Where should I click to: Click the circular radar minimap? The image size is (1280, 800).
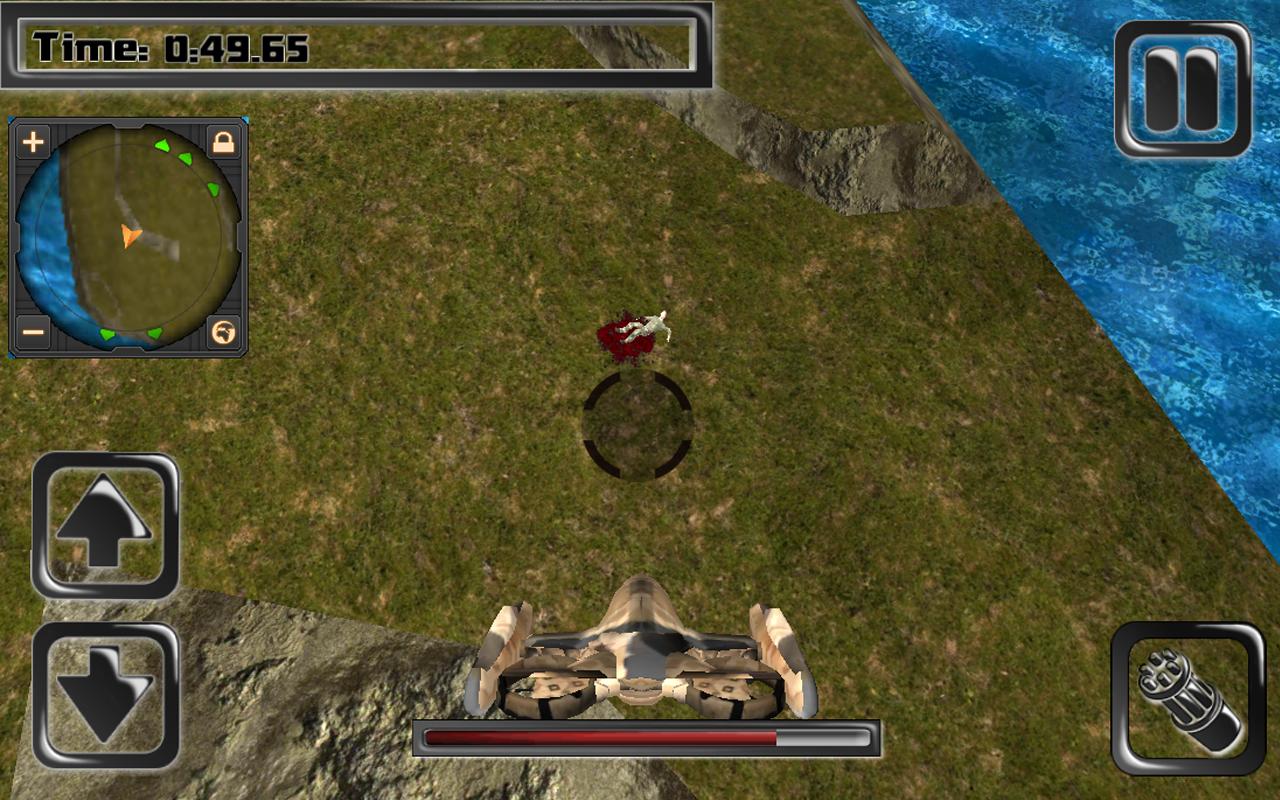point(128,237)
